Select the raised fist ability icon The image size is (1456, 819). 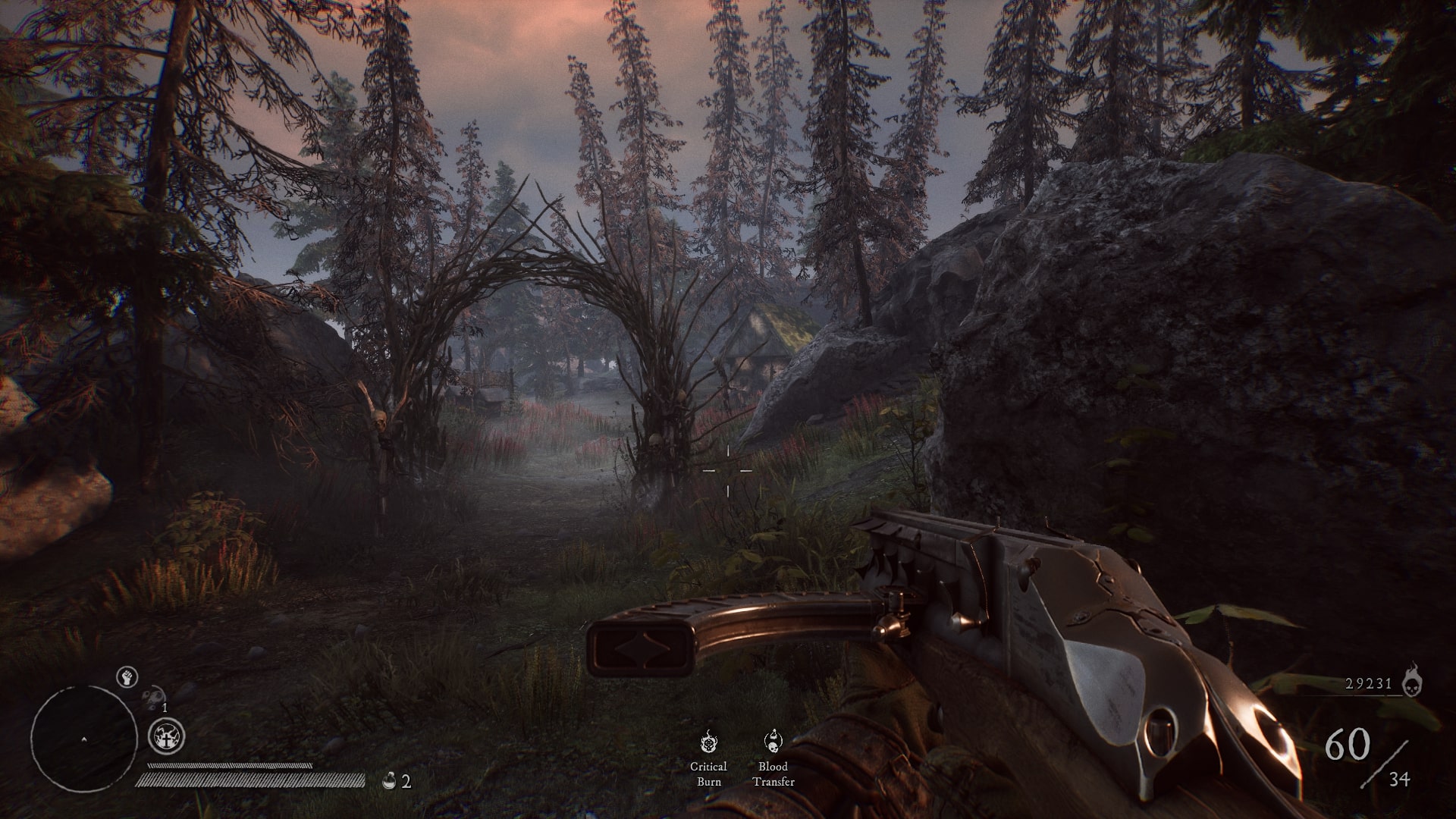click(127, 677)
